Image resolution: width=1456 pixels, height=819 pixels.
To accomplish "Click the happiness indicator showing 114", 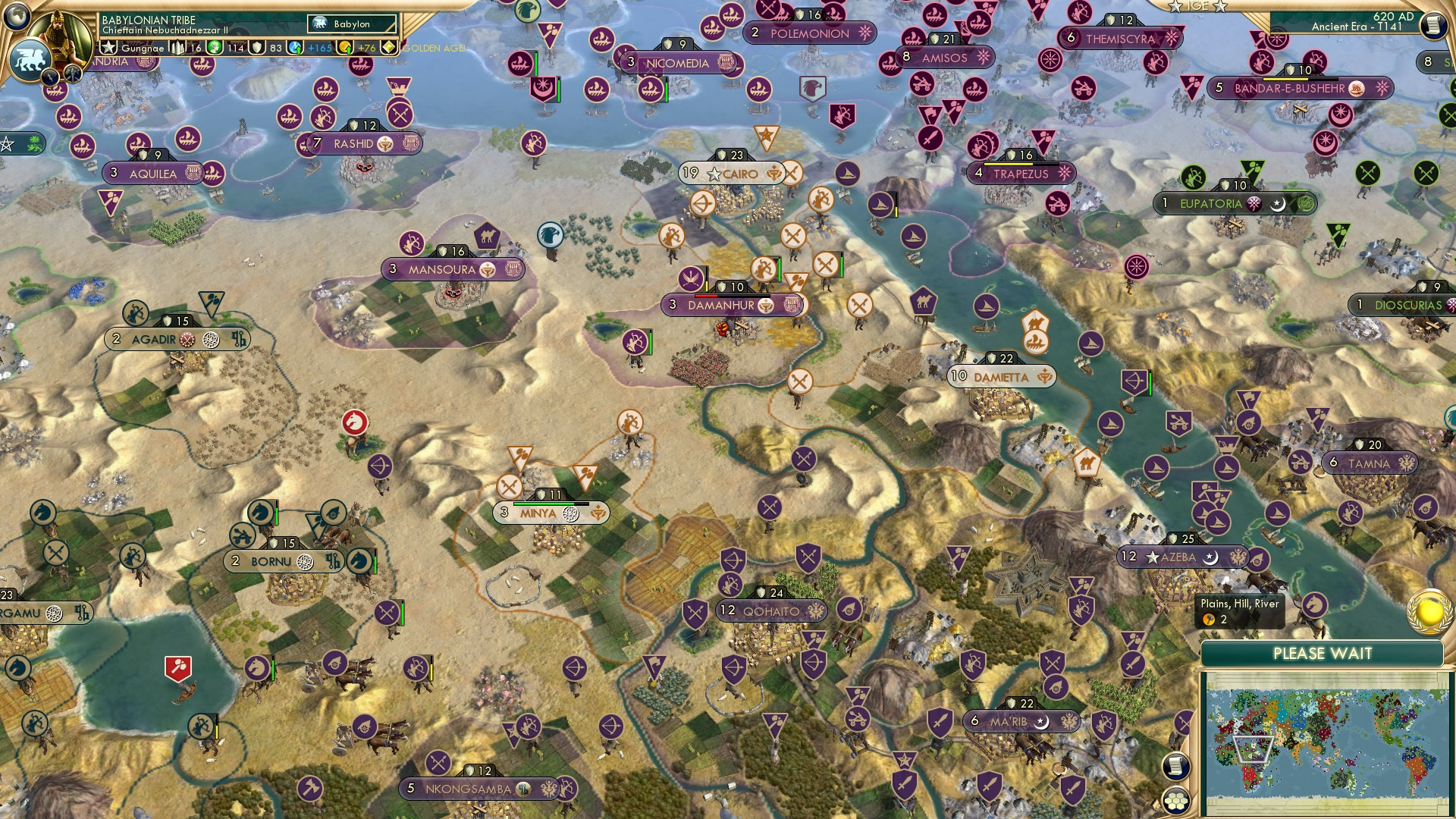I will [225, 48].
